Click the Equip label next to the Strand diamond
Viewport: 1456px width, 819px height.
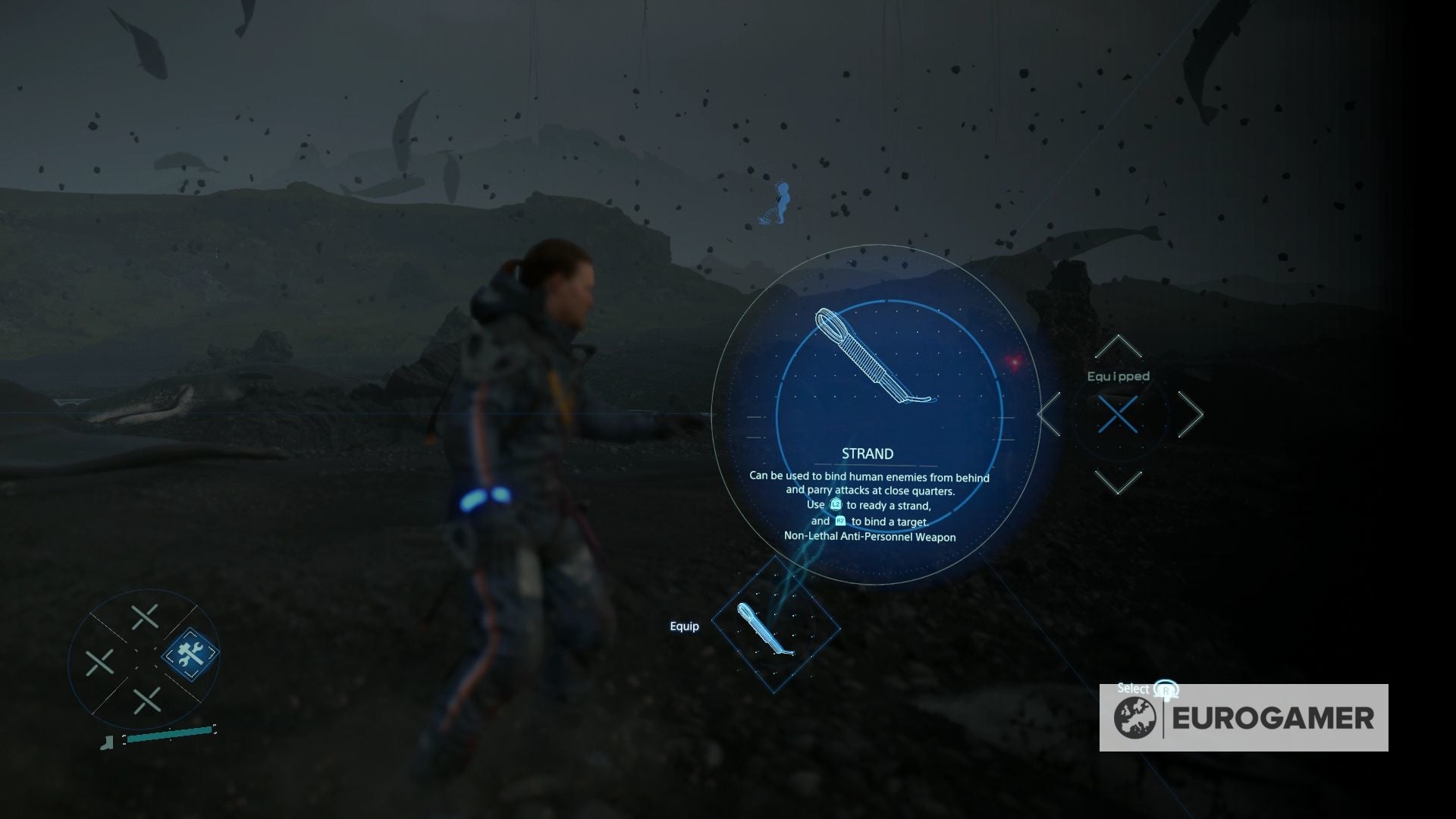685,626
